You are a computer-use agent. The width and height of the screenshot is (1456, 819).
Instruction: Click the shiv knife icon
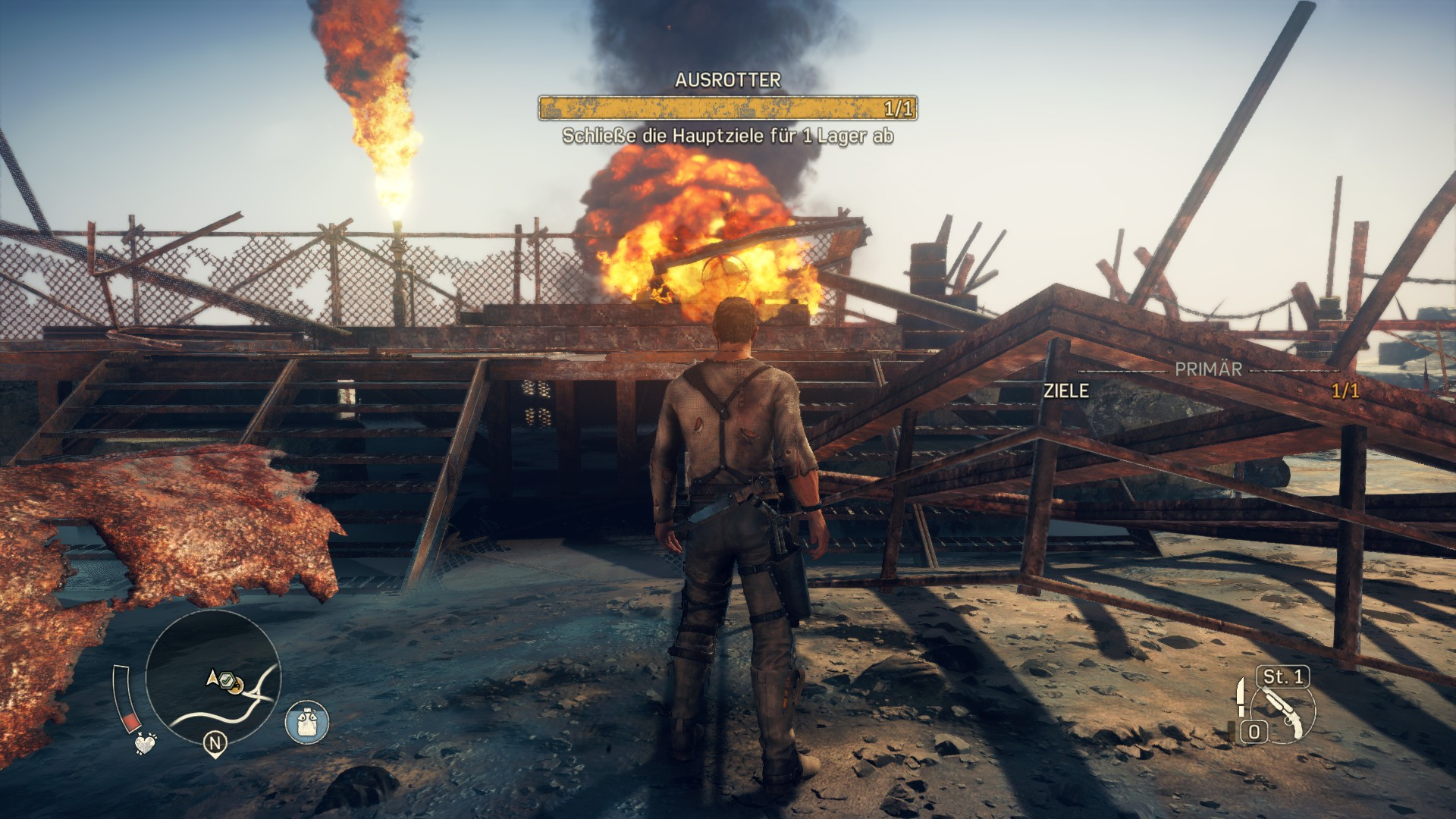click(1241, 696)
